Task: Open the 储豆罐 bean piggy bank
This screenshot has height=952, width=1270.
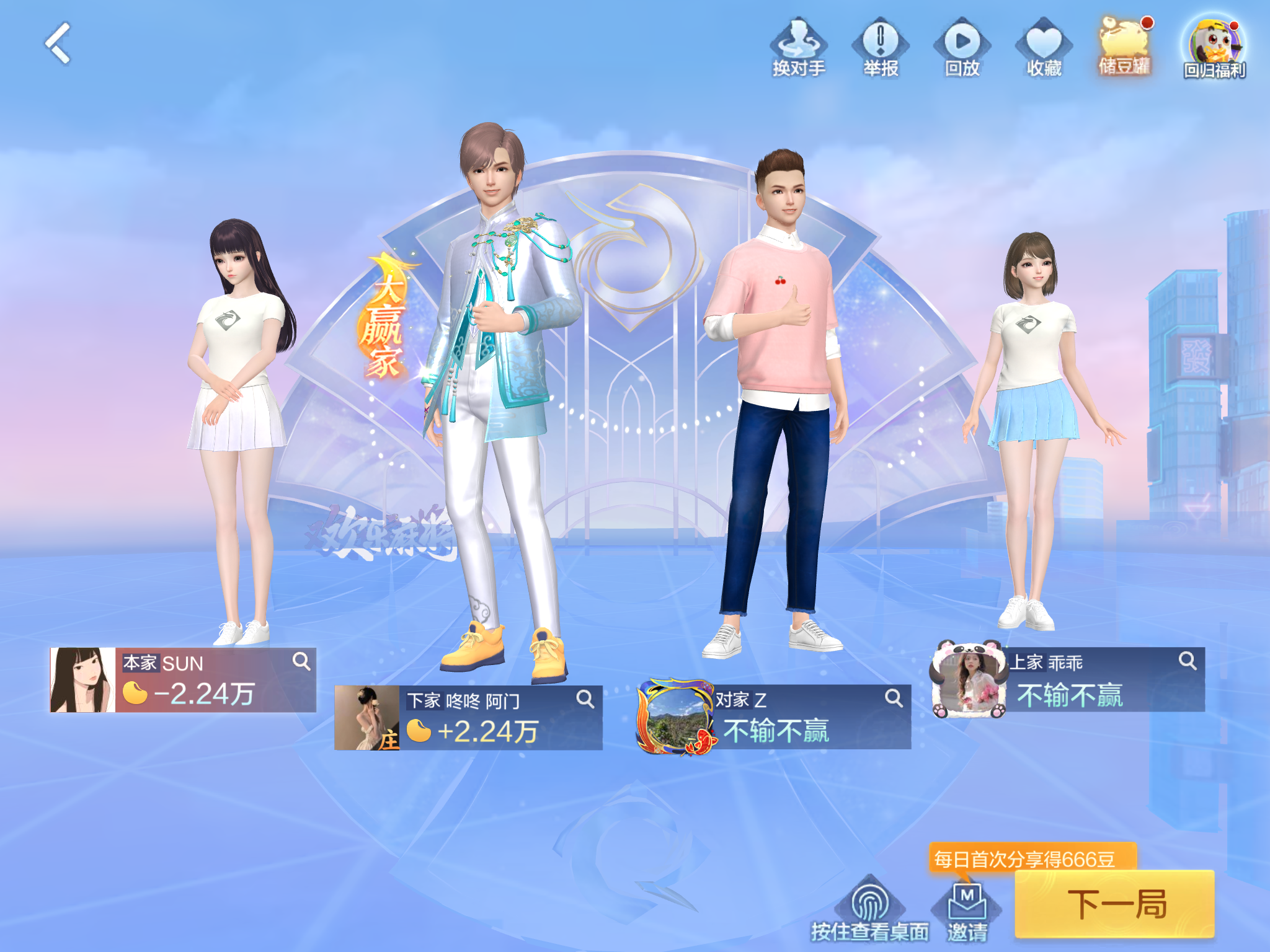Action: click(1125, 46)
